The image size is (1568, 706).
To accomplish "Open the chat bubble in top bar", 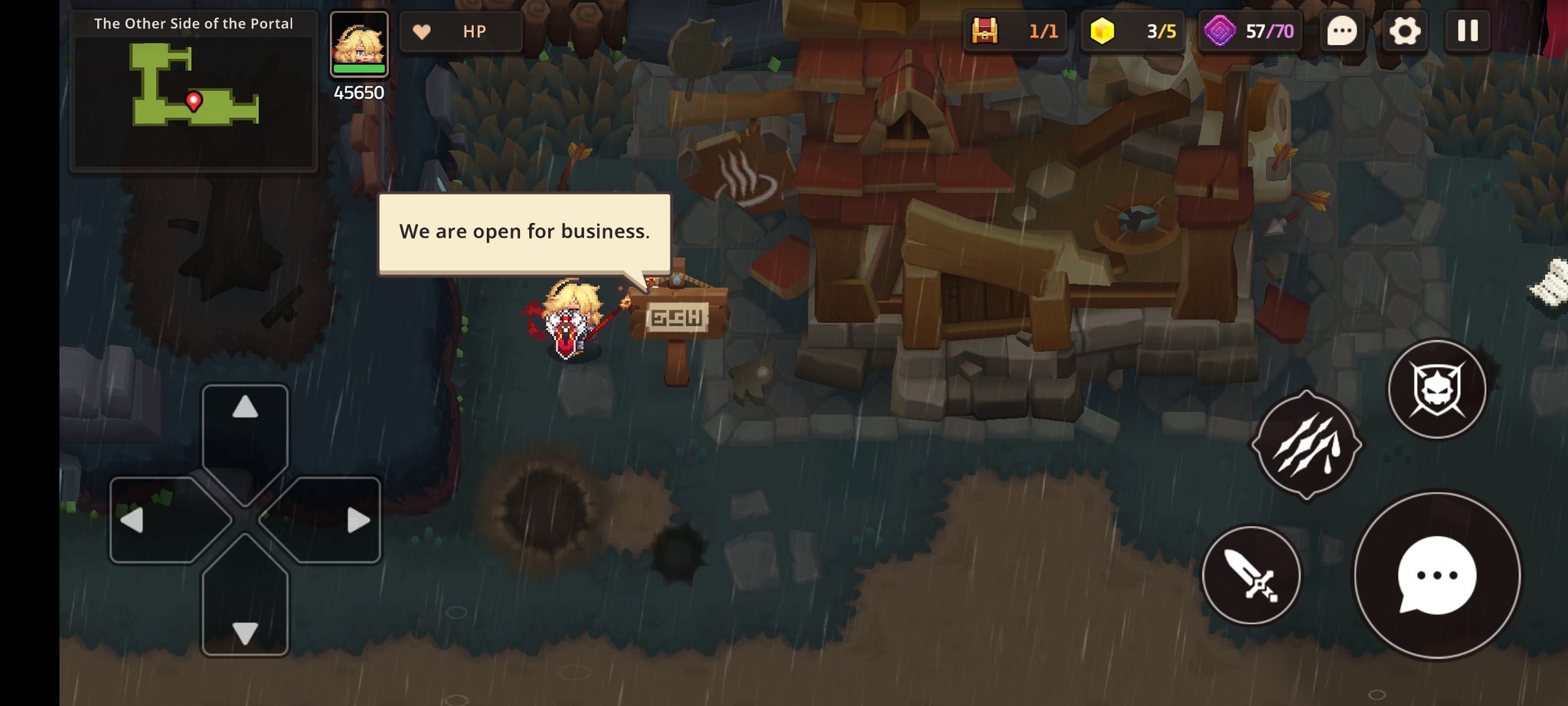I will 1341,31.
